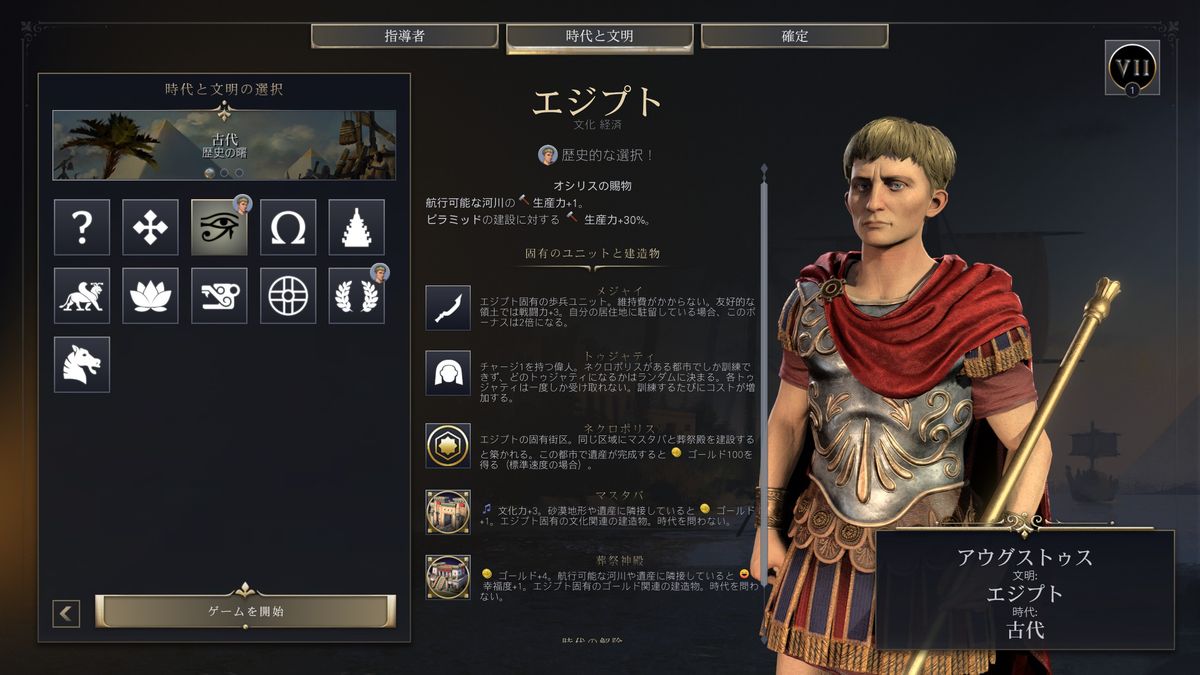
Task: Select the Egypt eye of Horus icon
Action: (x=219, y=227)
